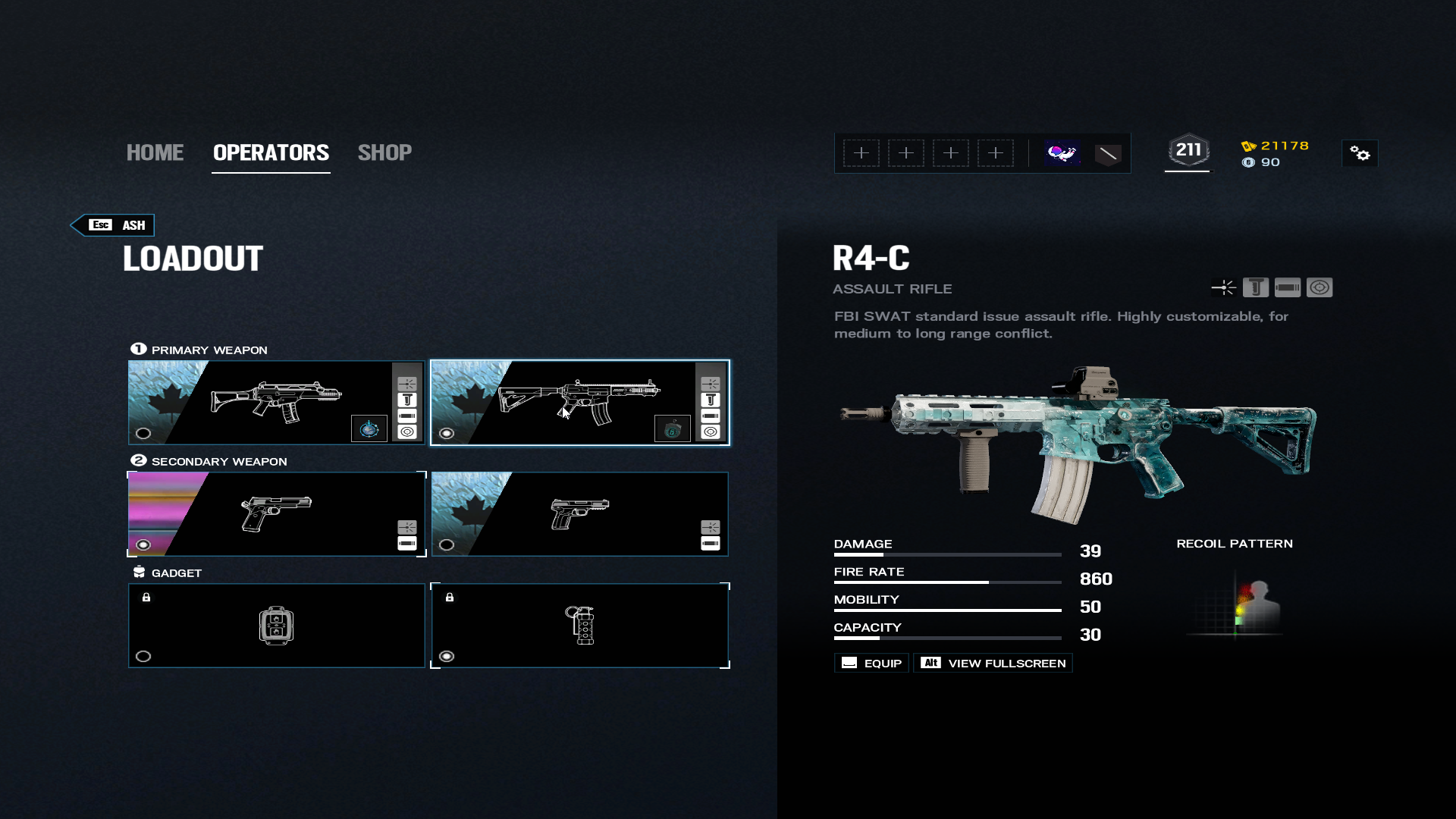The height and width of the screenshot is (819, 1456).
Task: Select the G36C primary weapon tile
Action: [276, 402]
